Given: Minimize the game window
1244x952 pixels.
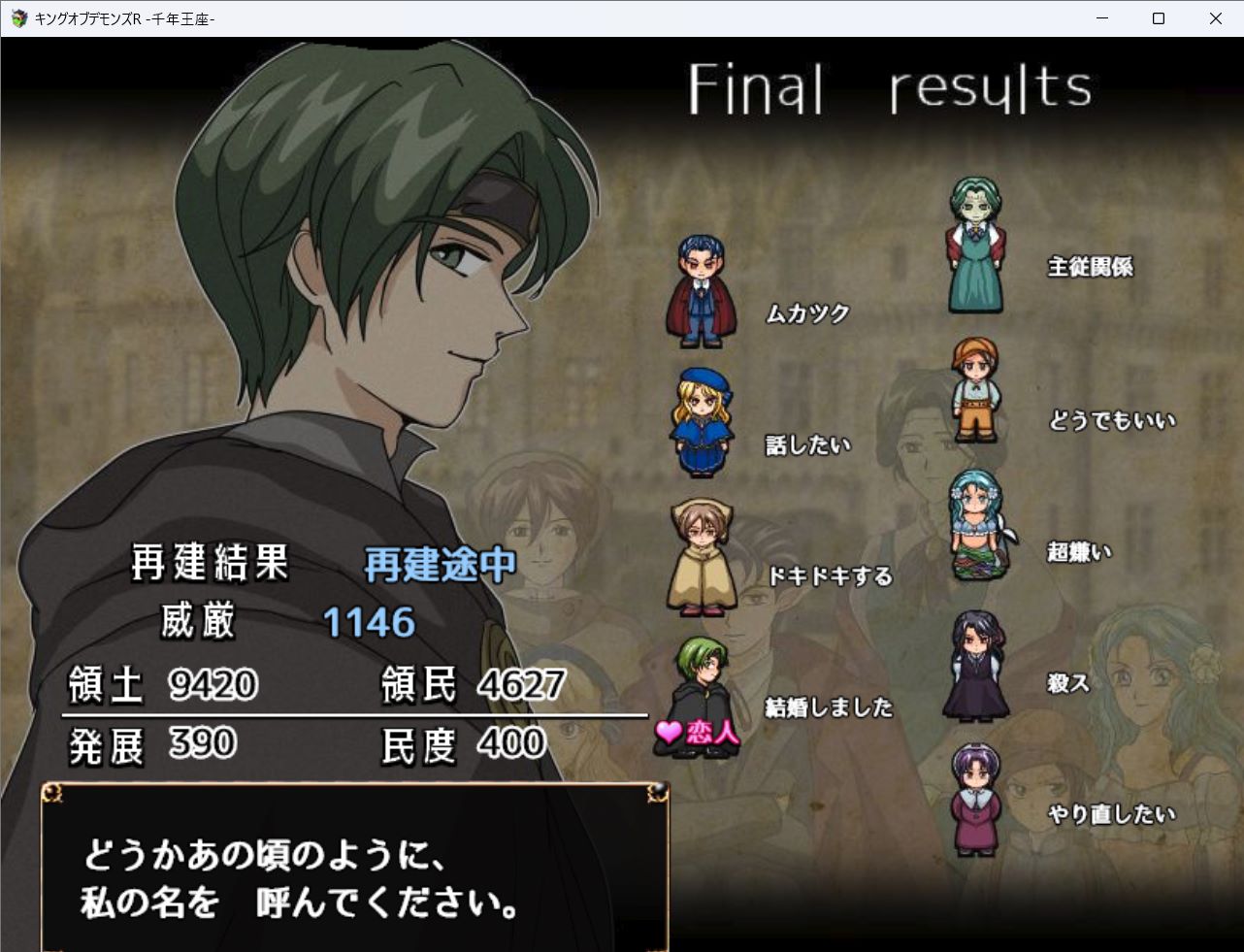Looking at the screenshot, I should [1102, 18].
